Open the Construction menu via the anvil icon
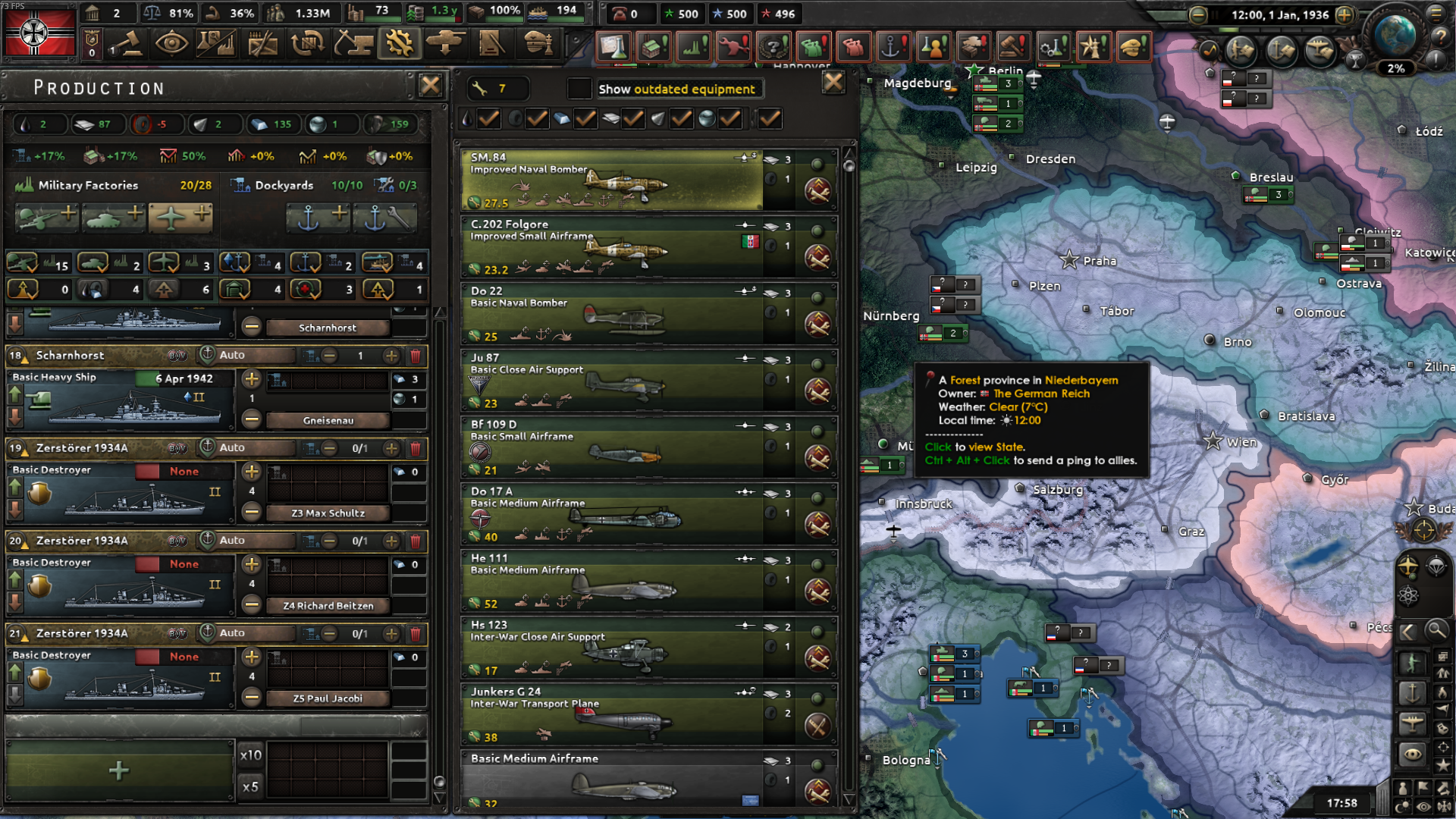Viewport: 1456px width, 819px height. [x=354, y=44]
